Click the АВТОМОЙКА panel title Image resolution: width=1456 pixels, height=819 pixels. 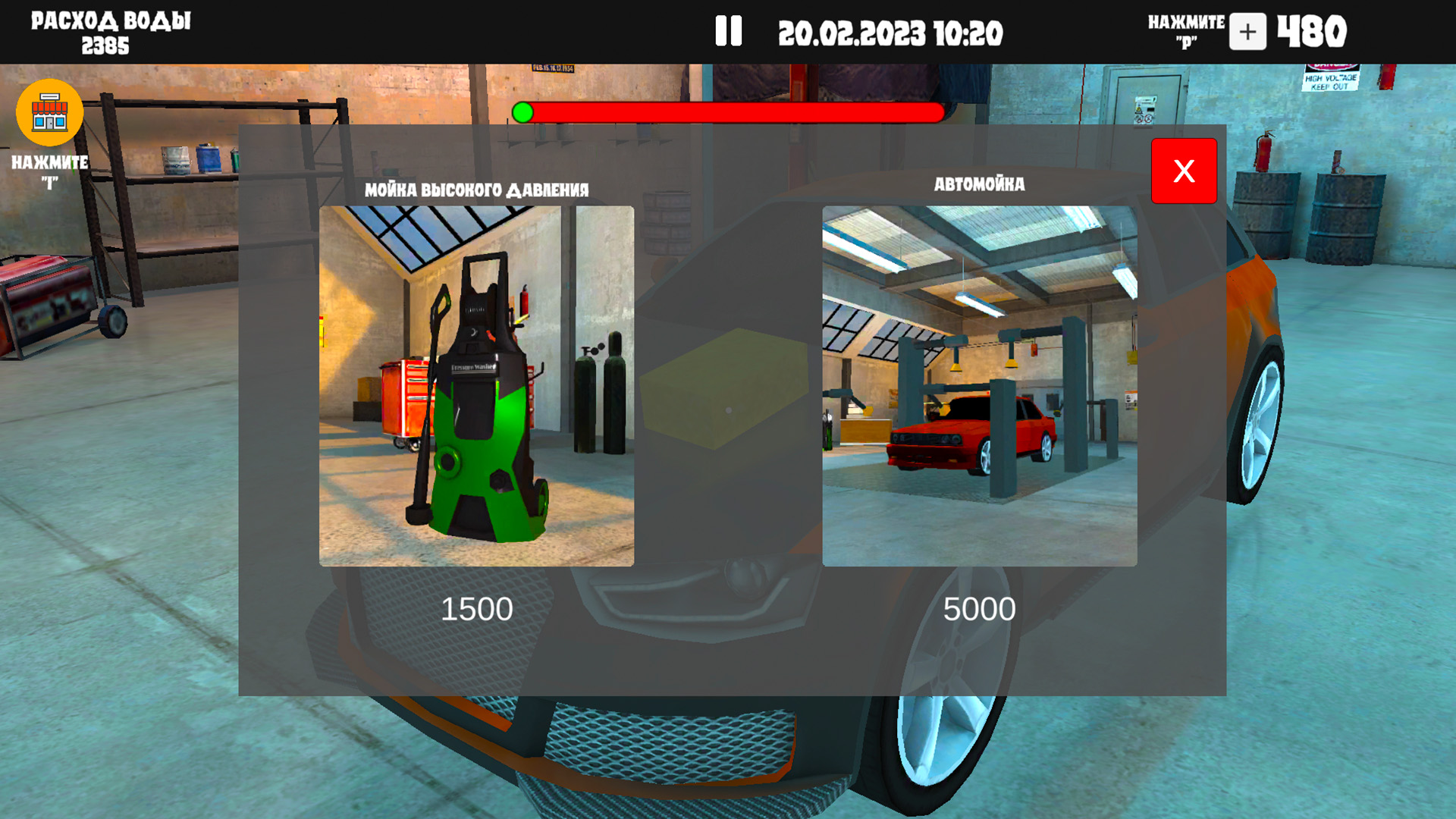[x=980, y=184]
